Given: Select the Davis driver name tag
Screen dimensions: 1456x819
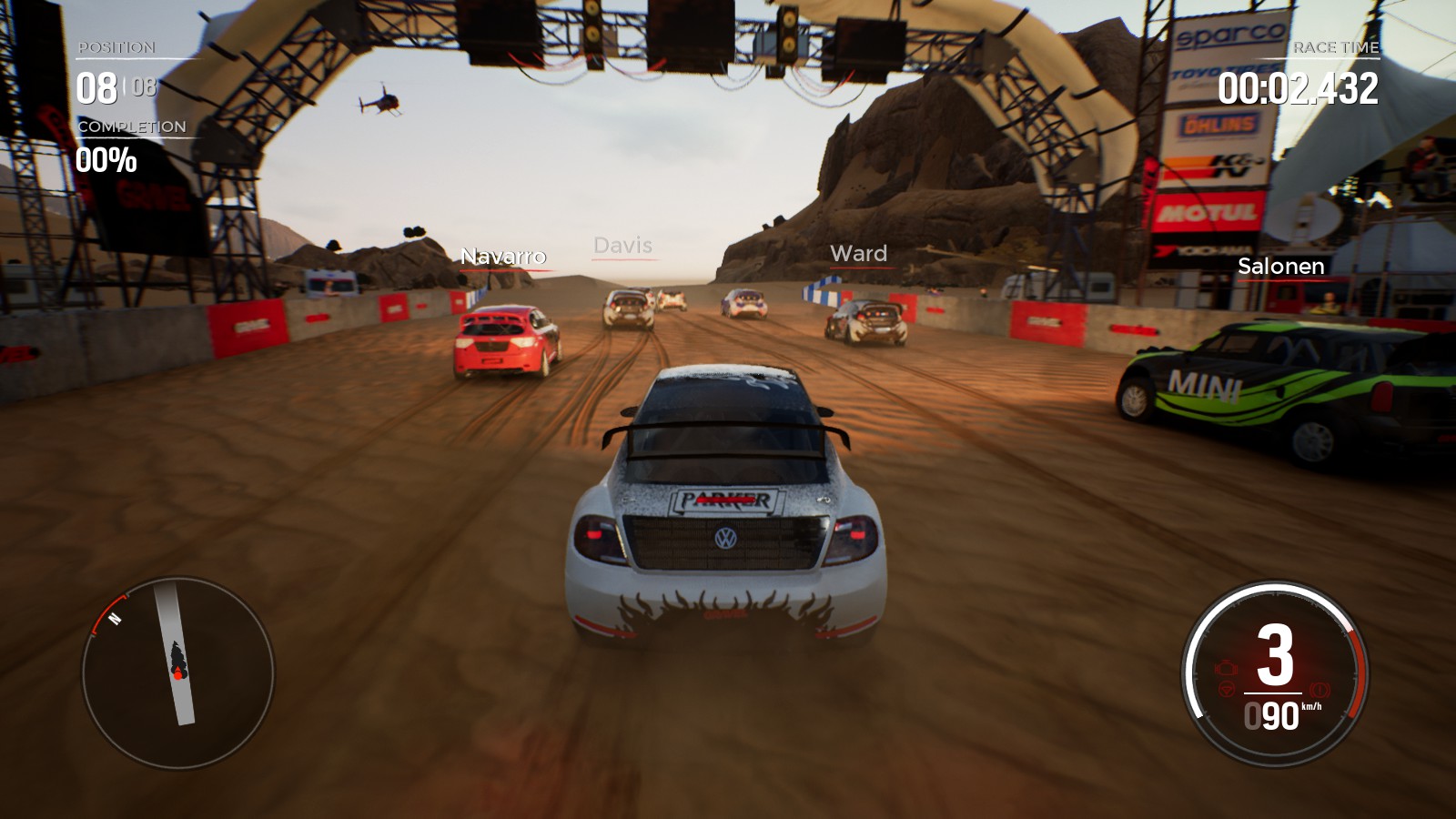Looking at the screenshot, I should (x=623, y=246).
